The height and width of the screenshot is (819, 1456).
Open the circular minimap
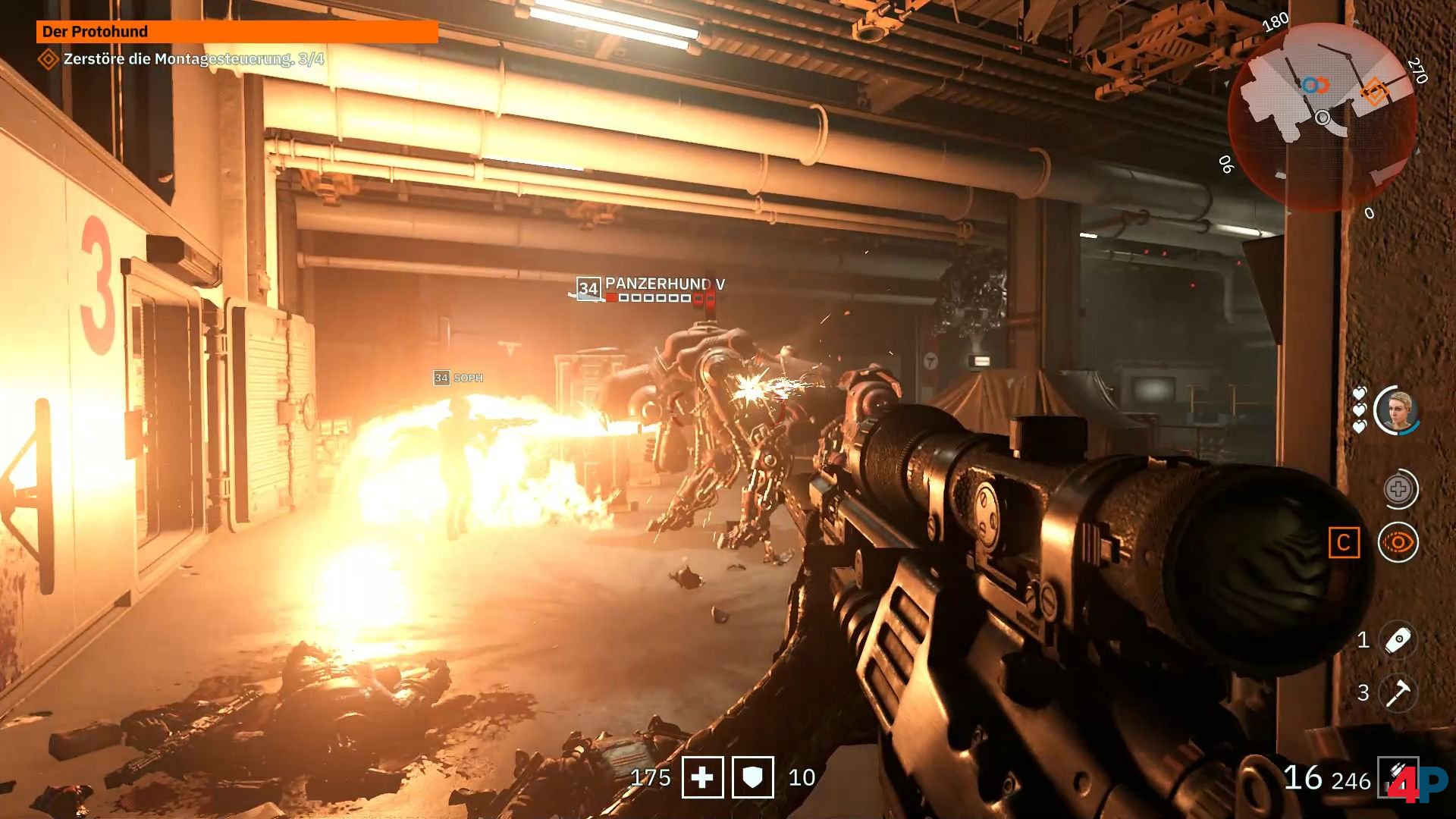pos(1322,115)
